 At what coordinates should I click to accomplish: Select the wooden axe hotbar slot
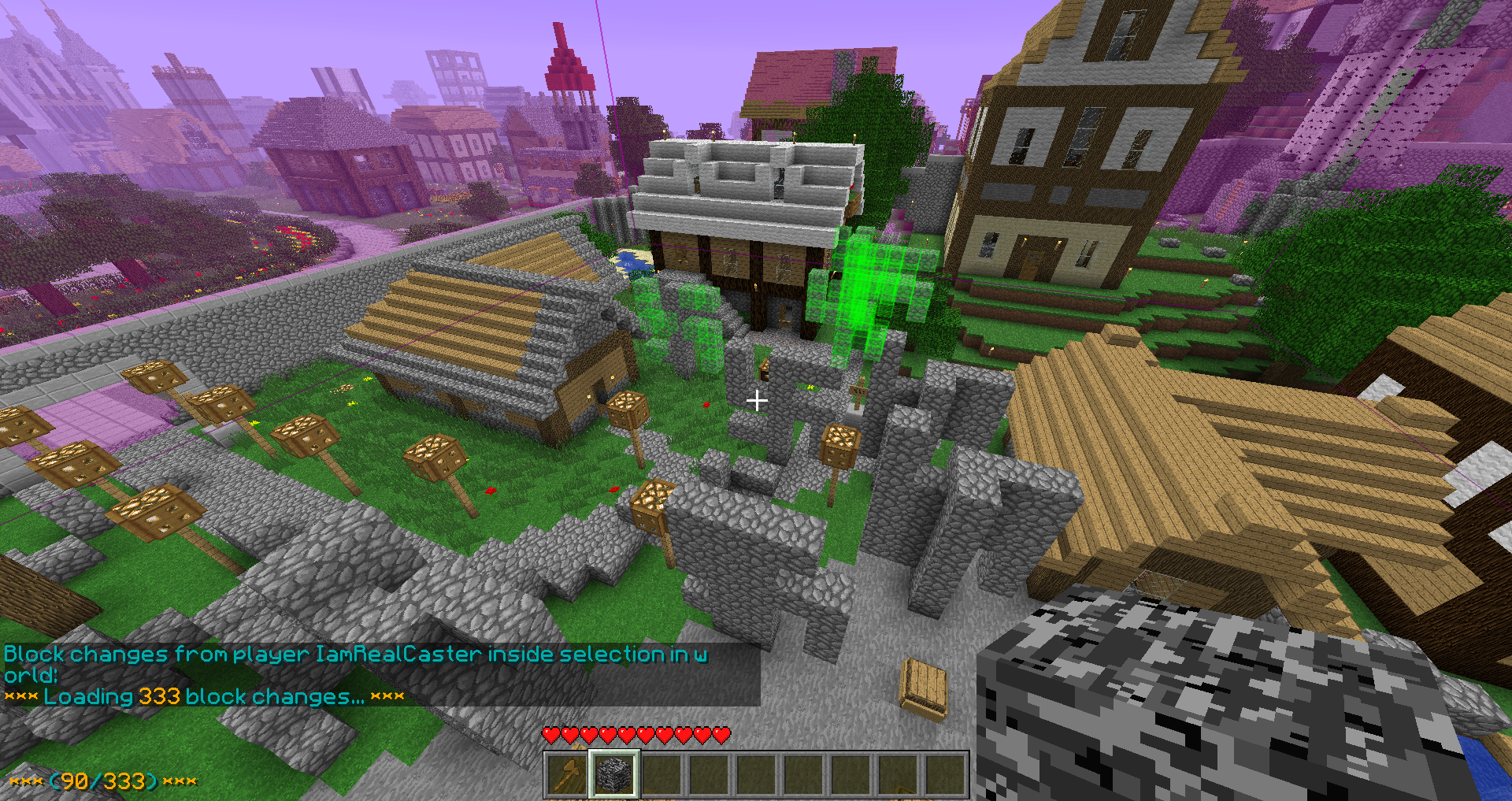tap(568, 773)
